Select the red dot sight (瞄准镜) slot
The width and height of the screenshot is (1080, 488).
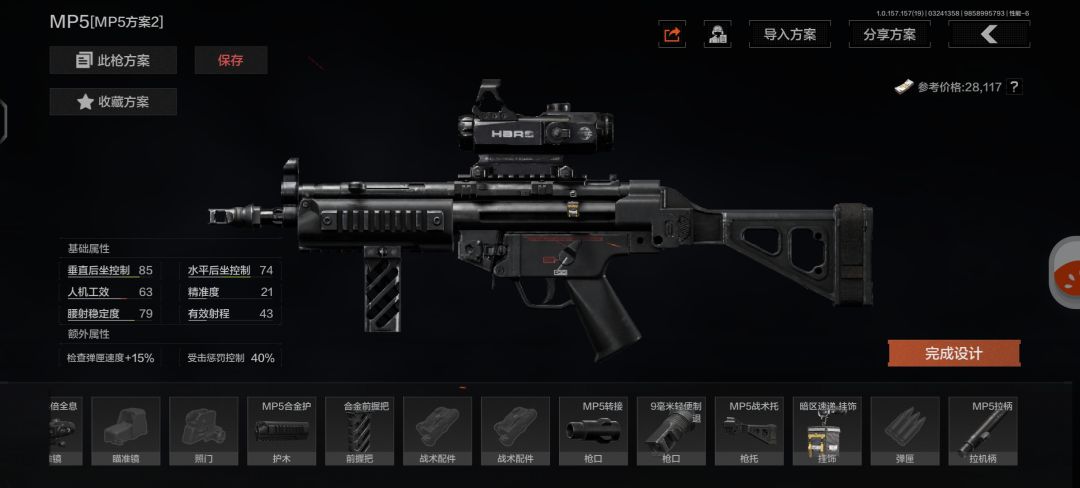126,431
